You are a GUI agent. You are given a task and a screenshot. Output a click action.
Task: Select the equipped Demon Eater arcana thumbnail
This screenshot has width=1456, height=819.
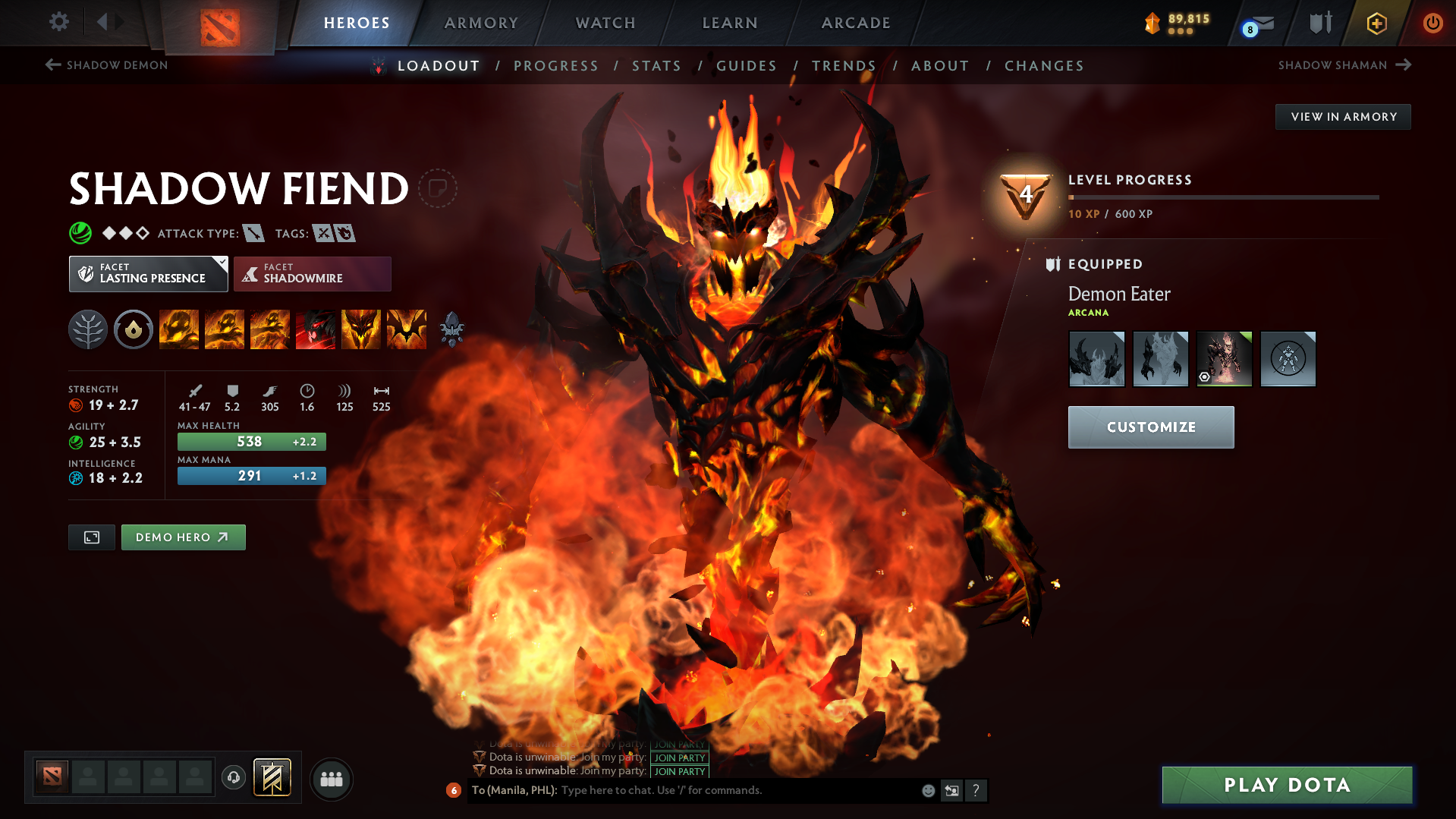coord(1224,358)
